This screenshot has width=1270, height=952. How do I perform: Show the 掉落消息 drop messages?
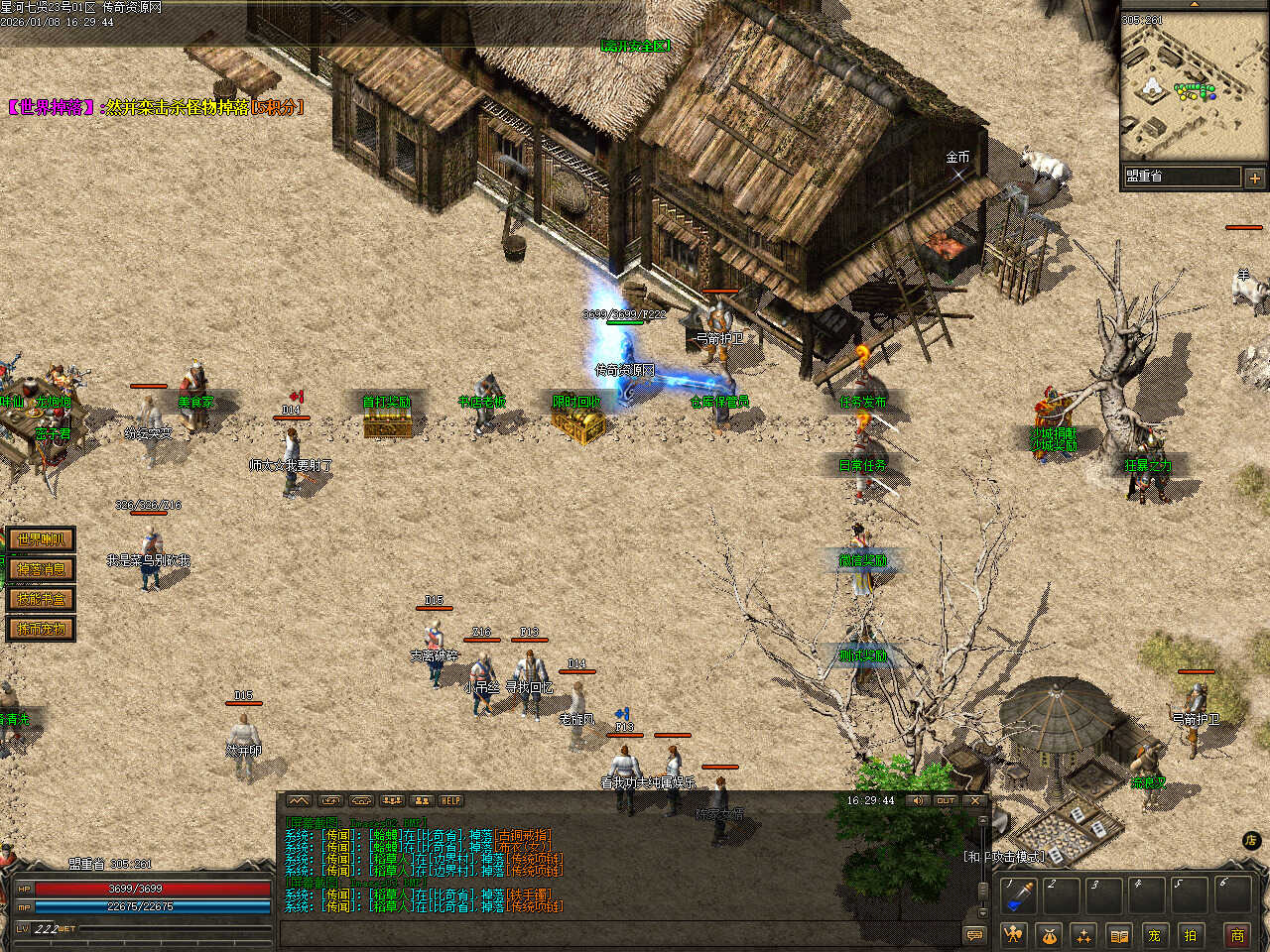pos(41,569)
